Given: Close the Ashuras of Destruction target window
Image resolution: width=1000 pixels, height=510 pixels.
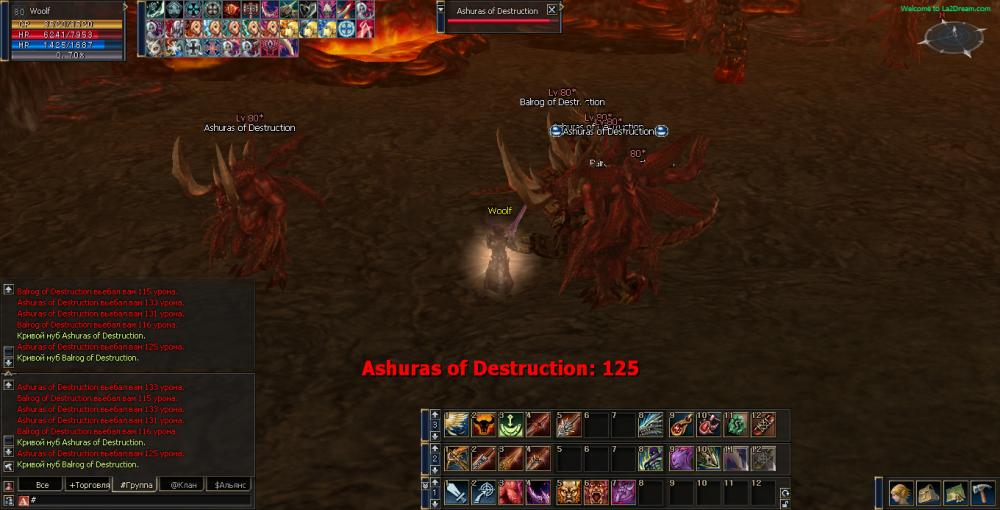Looking at the screenshot, I should click(x=552, y=10).
